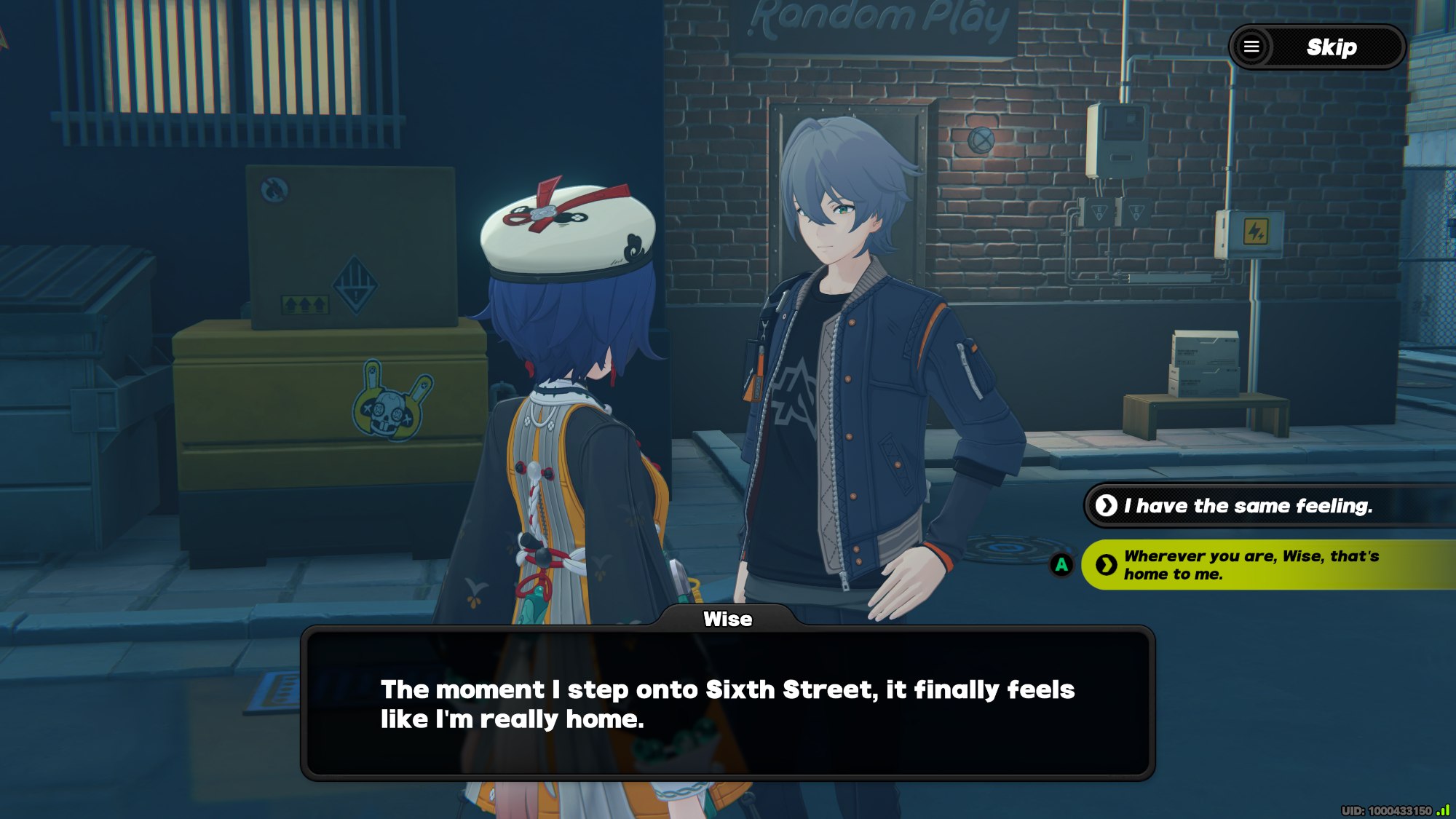1456x819 pixels.
Task: Select "Wherever you are, Wise, that's home" reply
Action: coord(1251,565)
